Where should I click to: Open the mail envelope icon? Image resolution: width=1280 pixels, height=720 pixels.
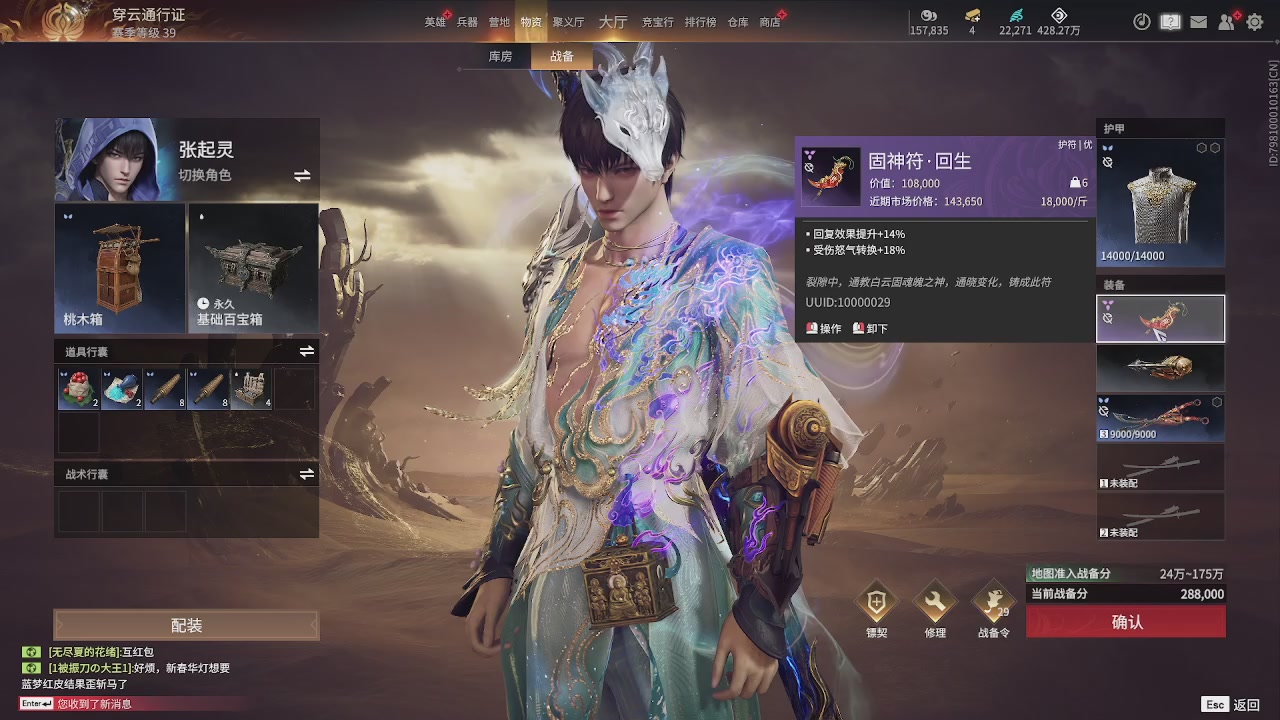click(x=1198, y=21)
